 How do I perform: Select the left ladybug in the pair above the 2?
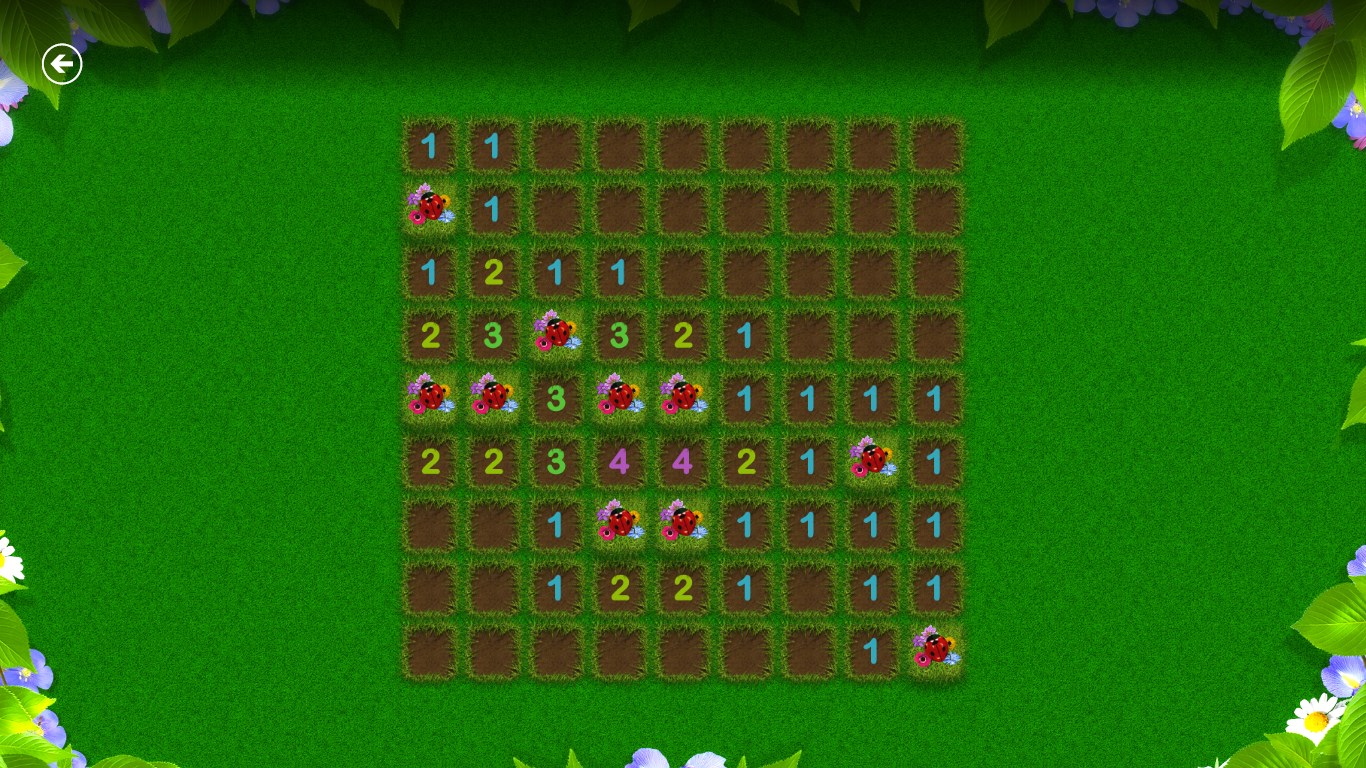click(x=619, y=522)
